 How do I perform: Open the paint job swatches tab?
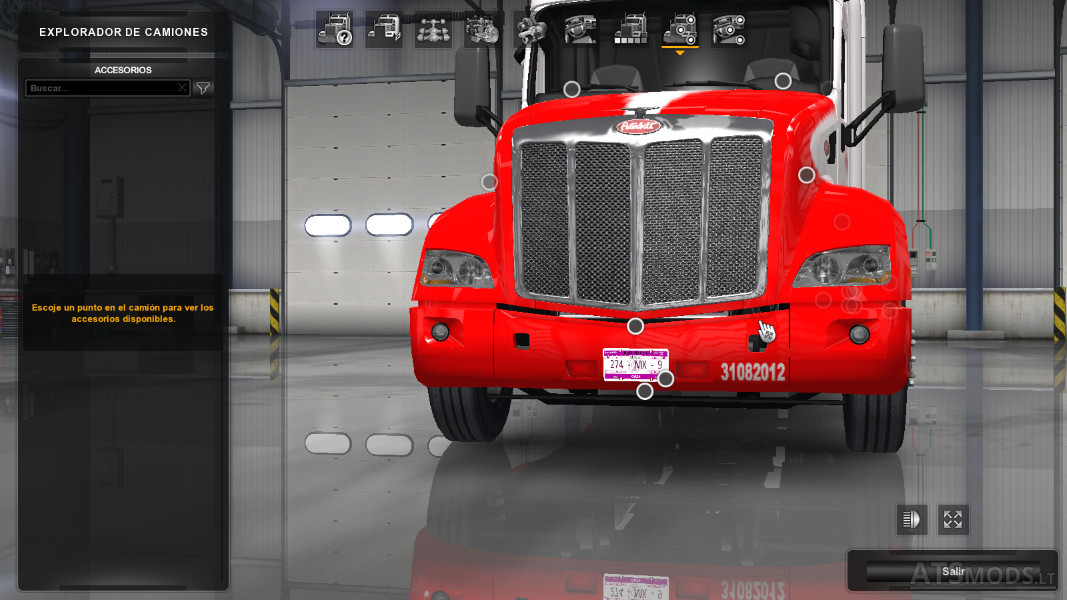(x=631, y=30)
